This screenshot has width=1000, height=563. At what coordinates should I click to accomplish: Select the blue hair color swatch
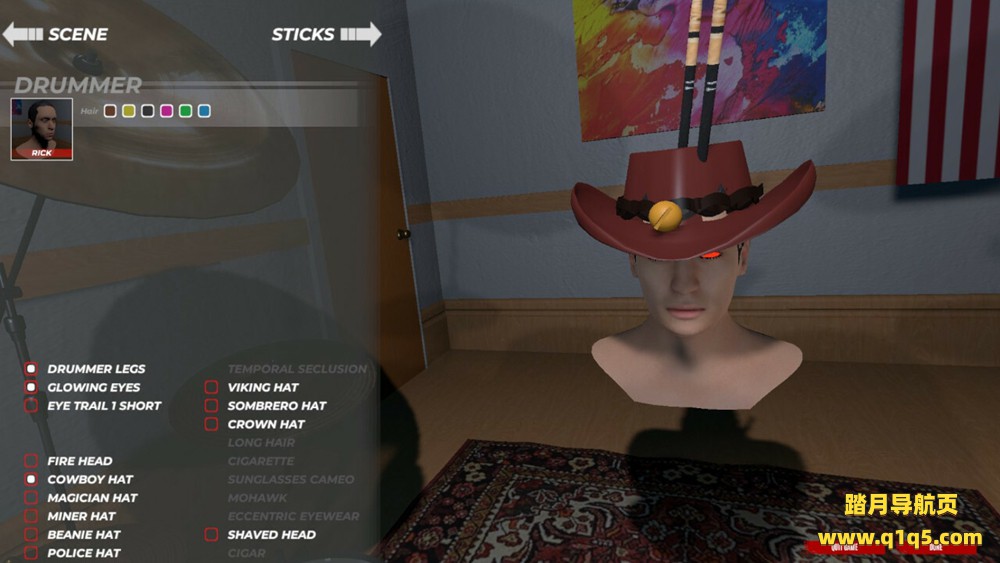click(x=204, y=111)
